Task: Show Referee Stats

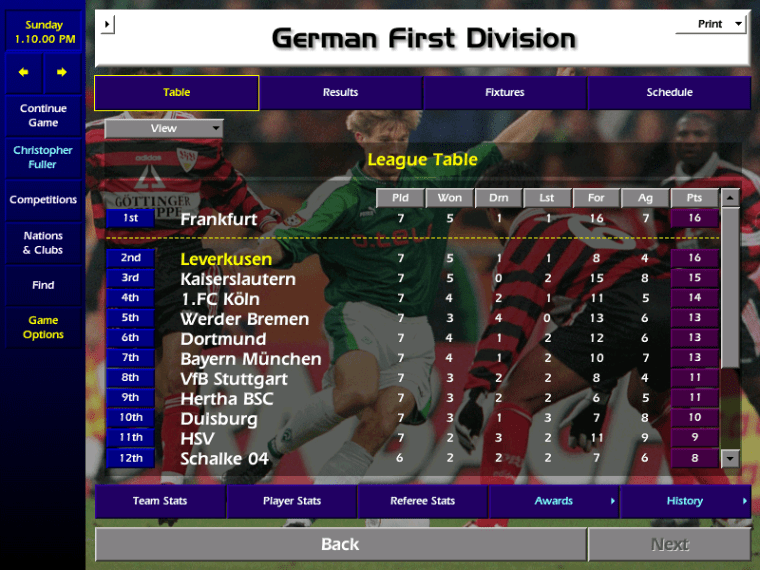Action: (423, 501)
